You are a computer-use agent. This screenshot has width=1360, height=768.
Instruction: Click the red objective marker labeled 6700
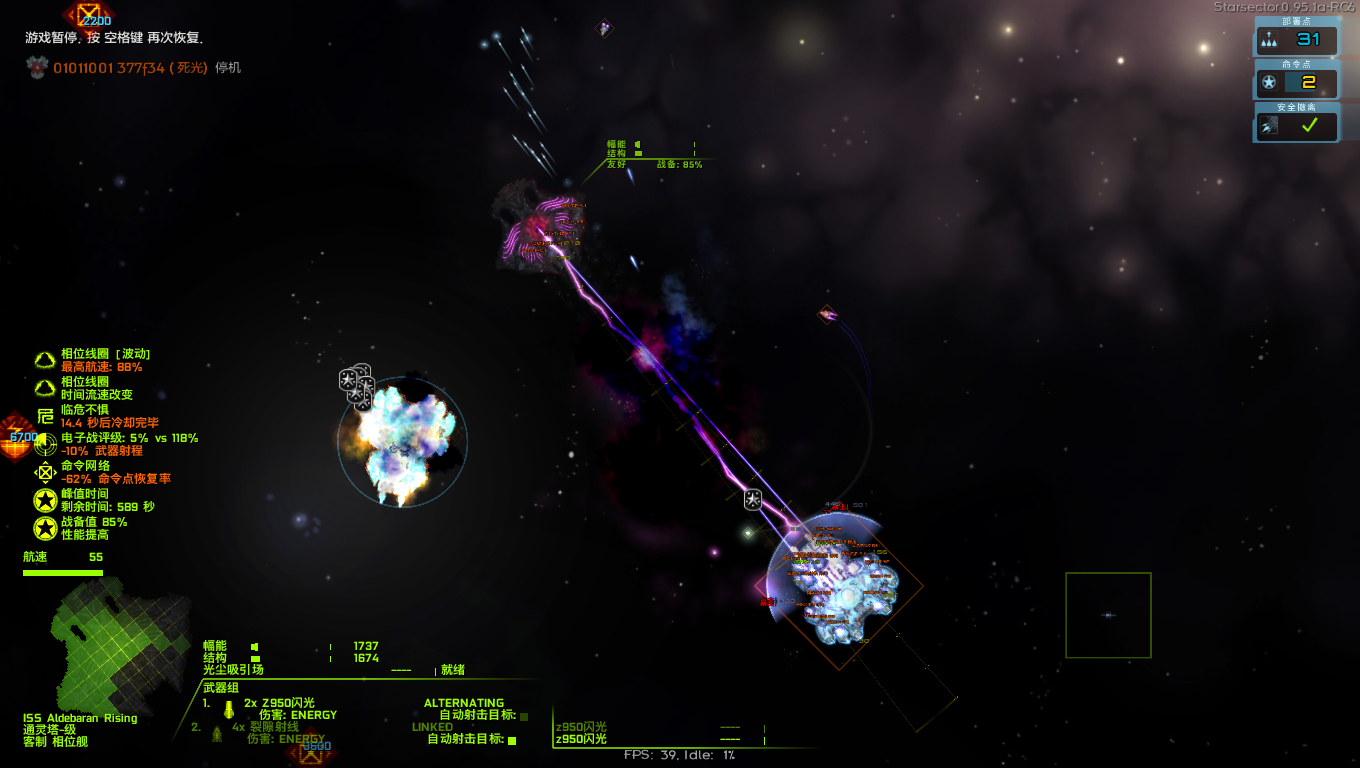(15, 438)
